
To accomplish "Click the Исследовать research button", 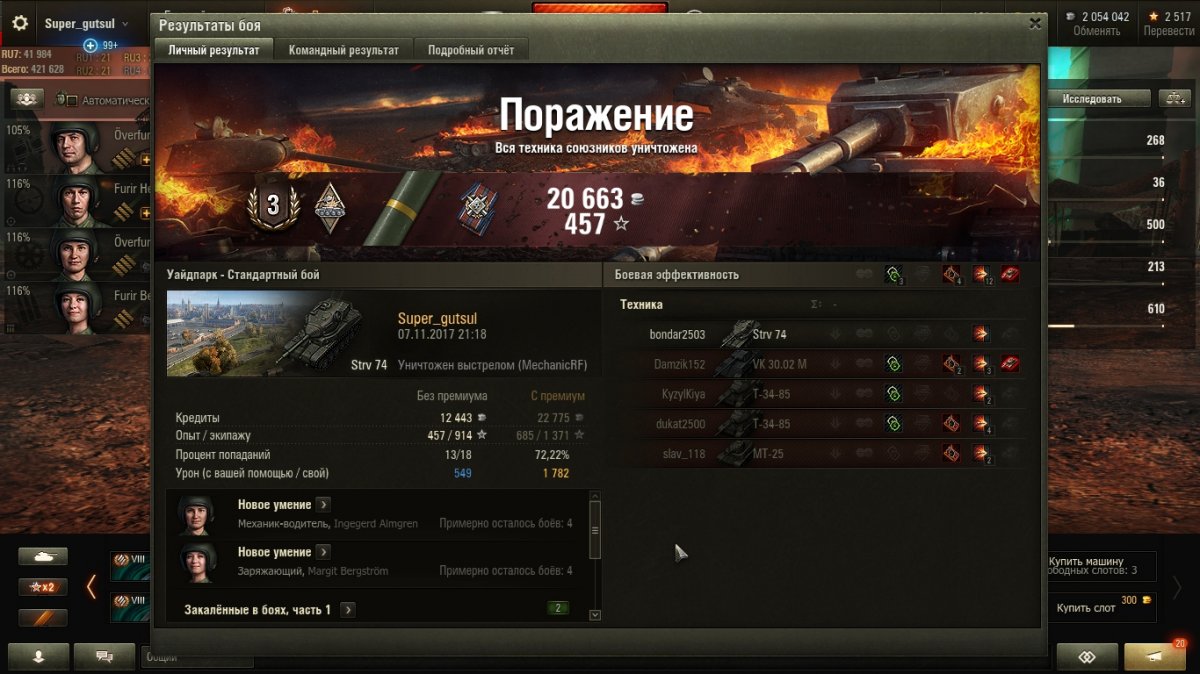I will point(1092,99).
